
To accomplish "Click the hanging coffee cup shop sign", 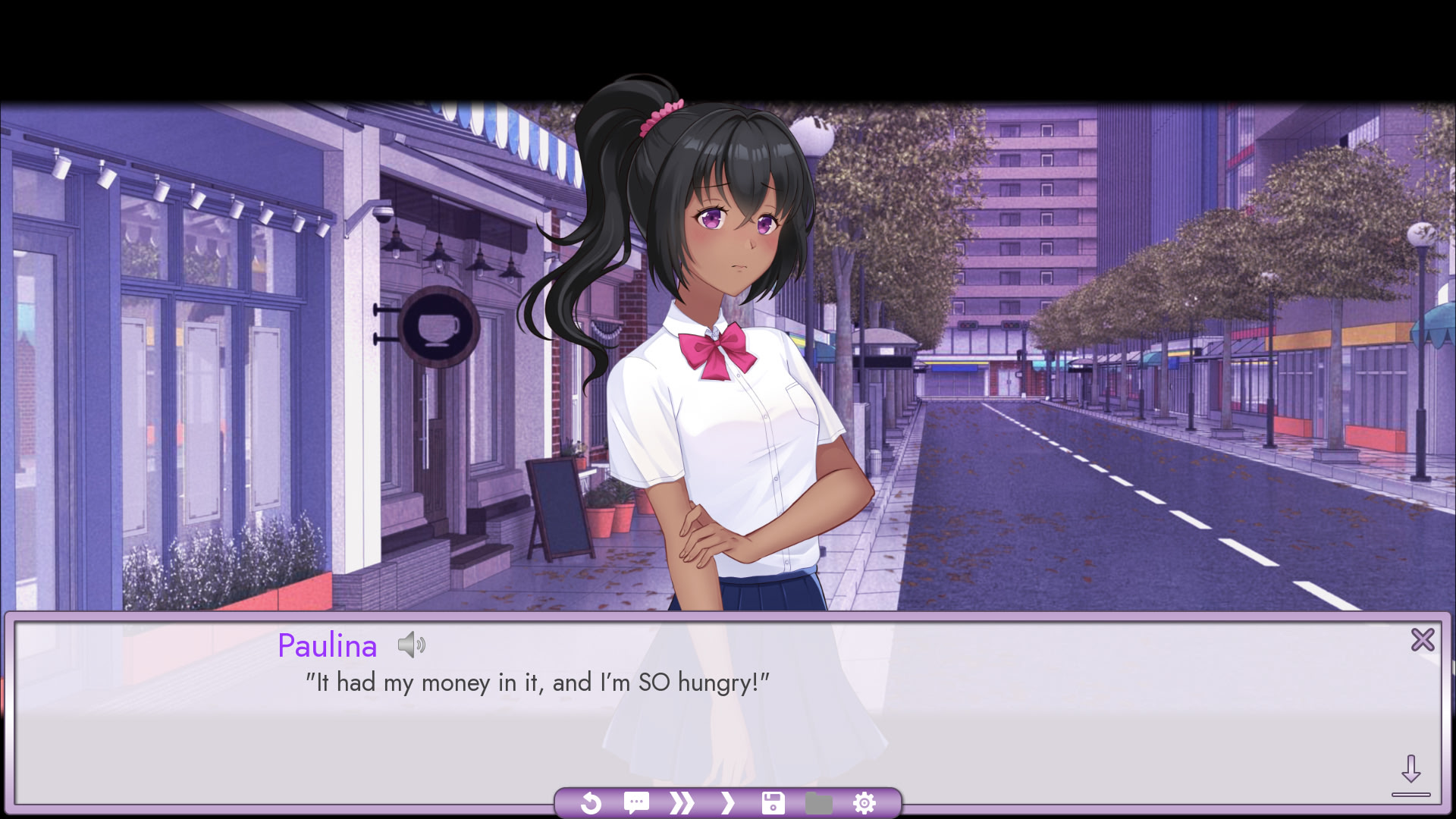I will [438, 331].
